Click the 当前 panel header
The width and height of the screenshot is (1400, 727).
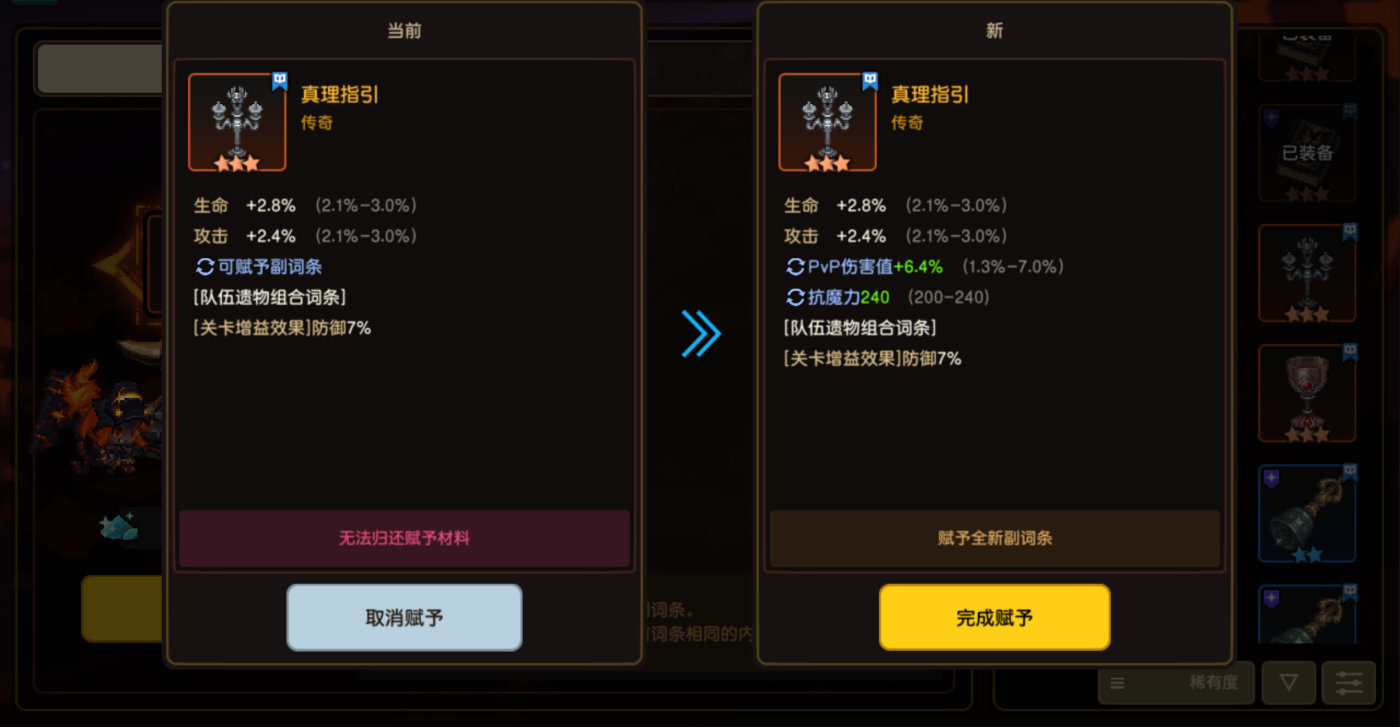point(404,31)
